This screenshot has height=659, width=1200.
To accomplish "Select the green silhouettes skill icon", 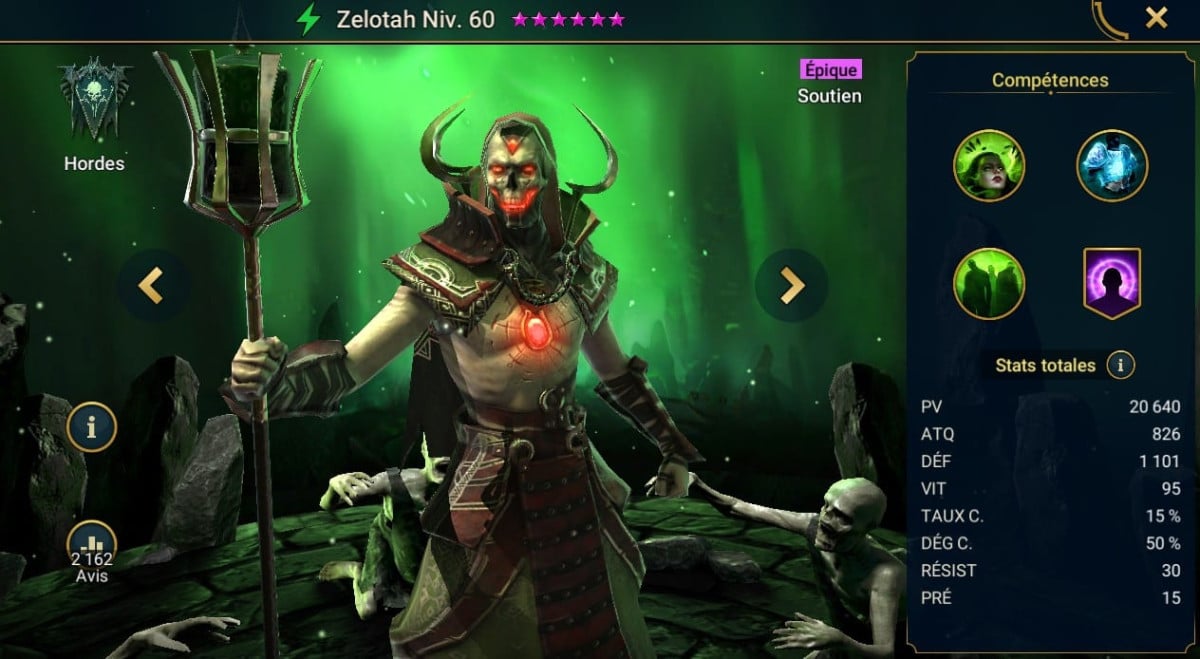I will point(988,283).
